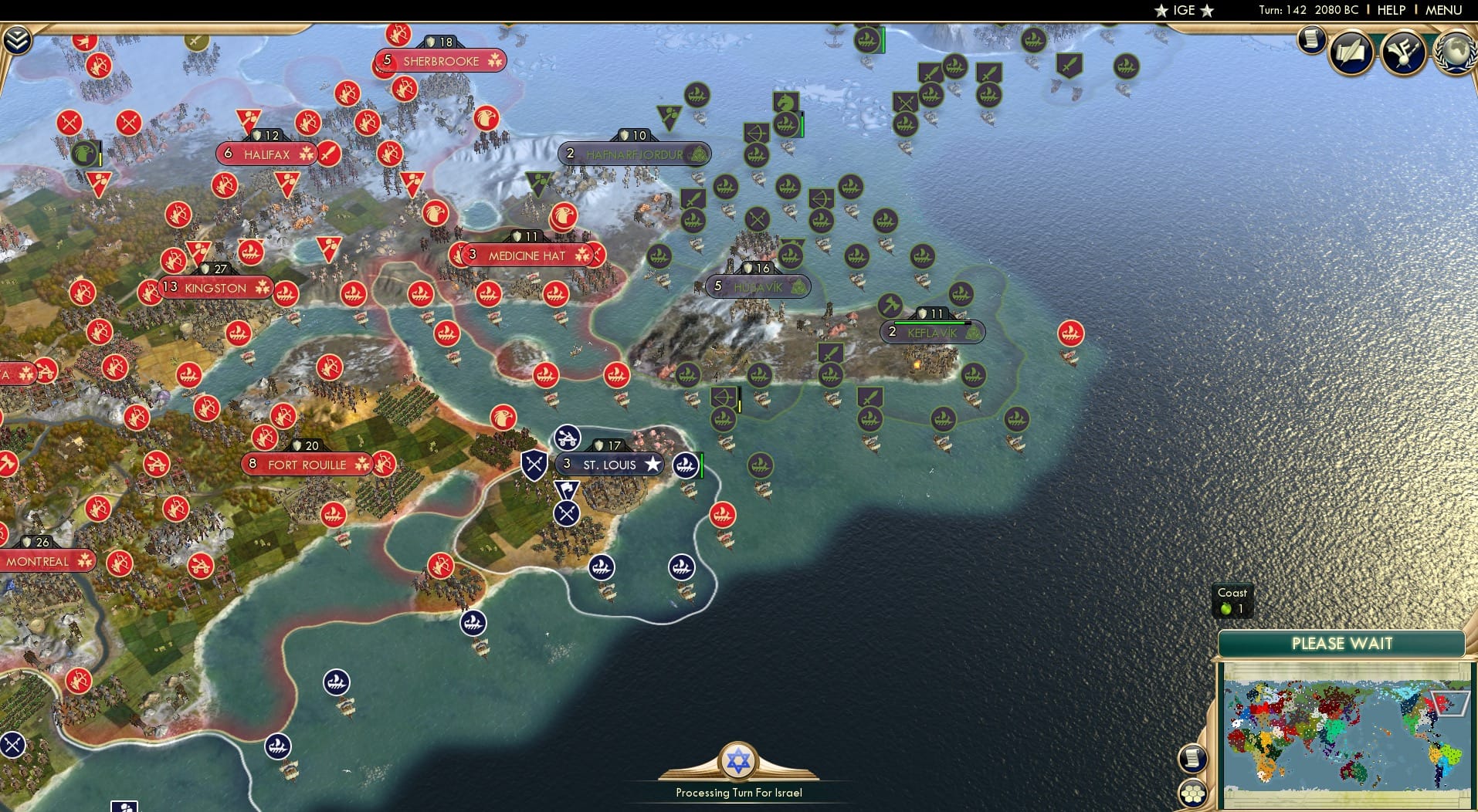Click the hammer icon on the Keflavík banner

[x=890, y=306]
